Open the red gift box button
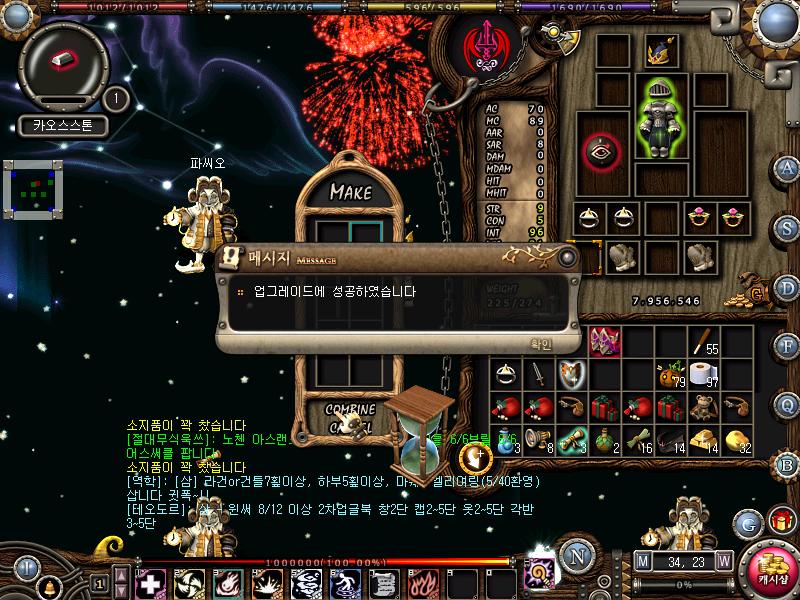Screen dimensions: 800x600 [x=781, y=521]
